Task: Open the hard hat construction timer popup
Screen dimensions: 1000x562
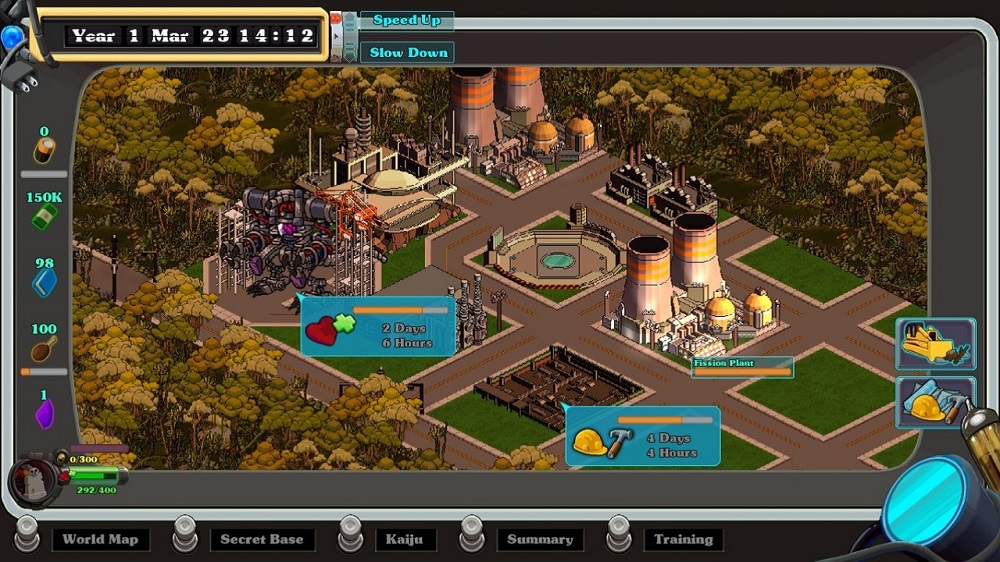Action: pyautogui.click(x=643, y=436)
